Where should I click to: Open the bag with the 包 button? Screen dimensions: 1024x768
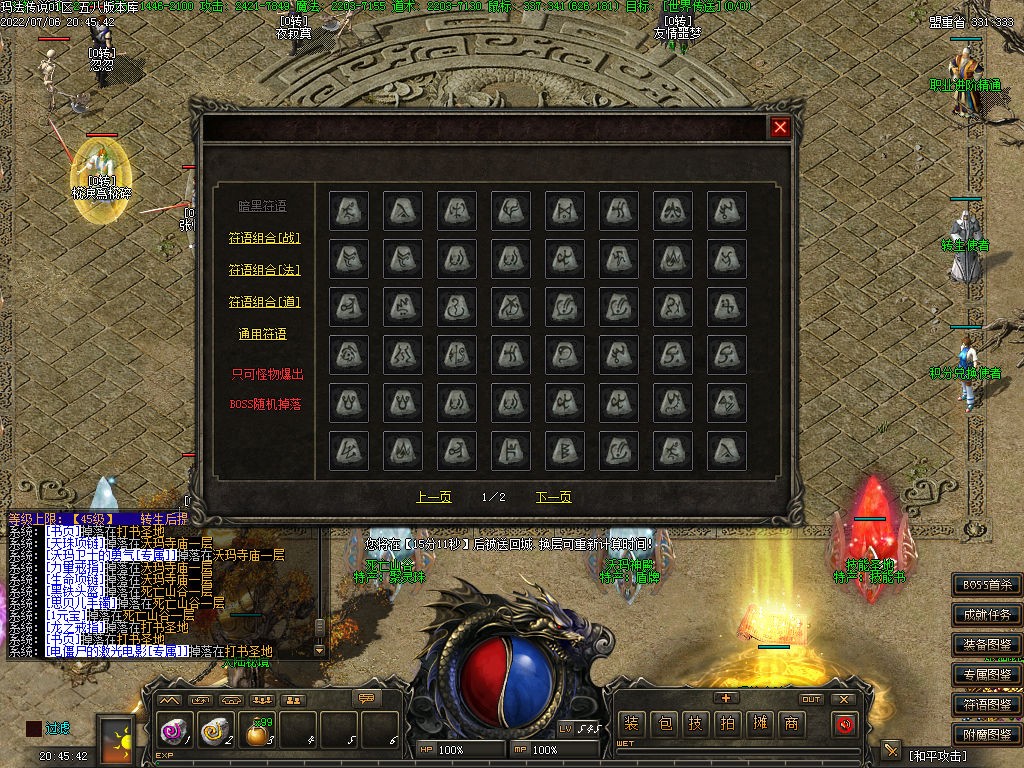click(664, 724)
